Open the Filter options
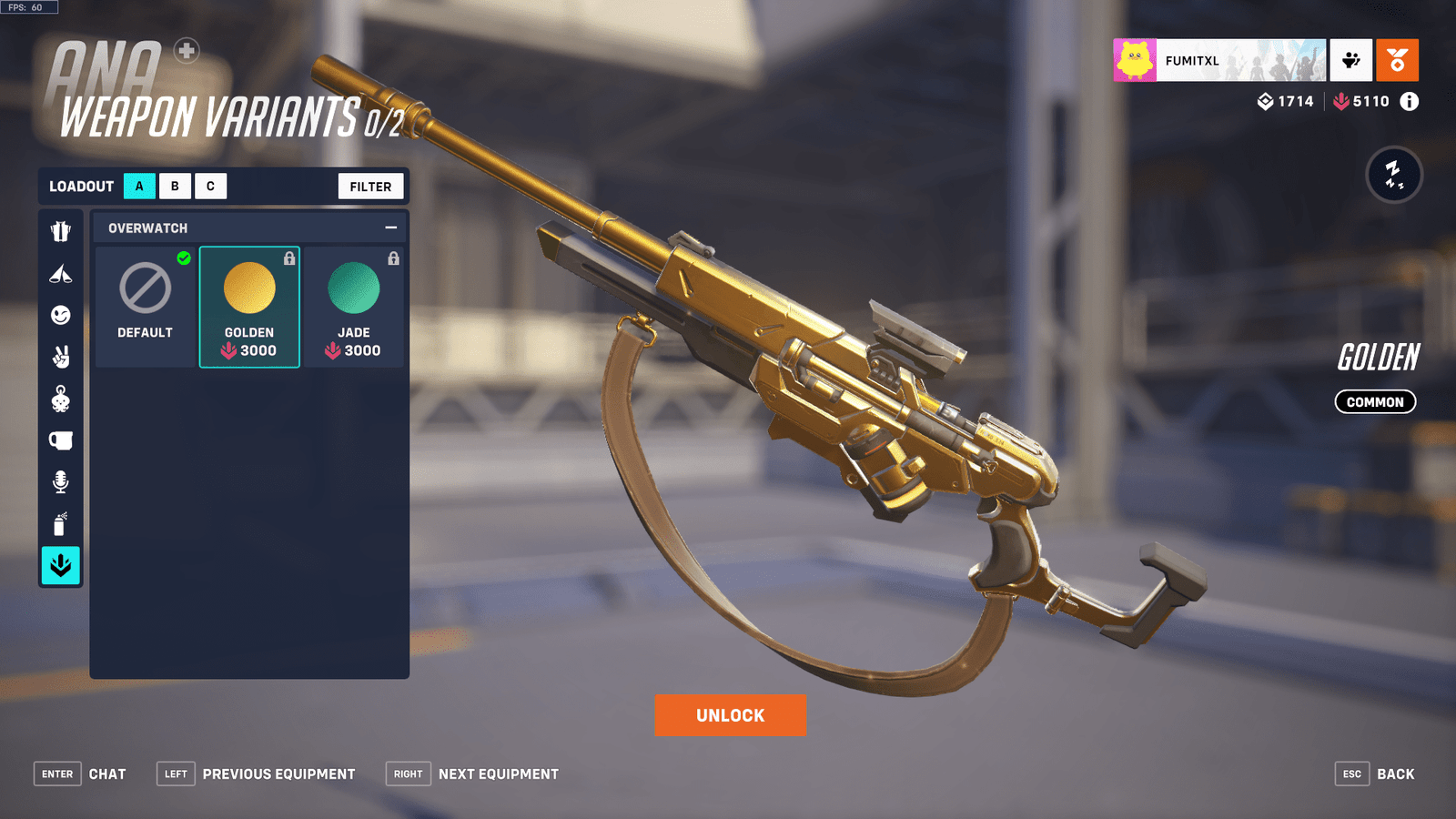 pyautogui.click(x=370, y=186)
